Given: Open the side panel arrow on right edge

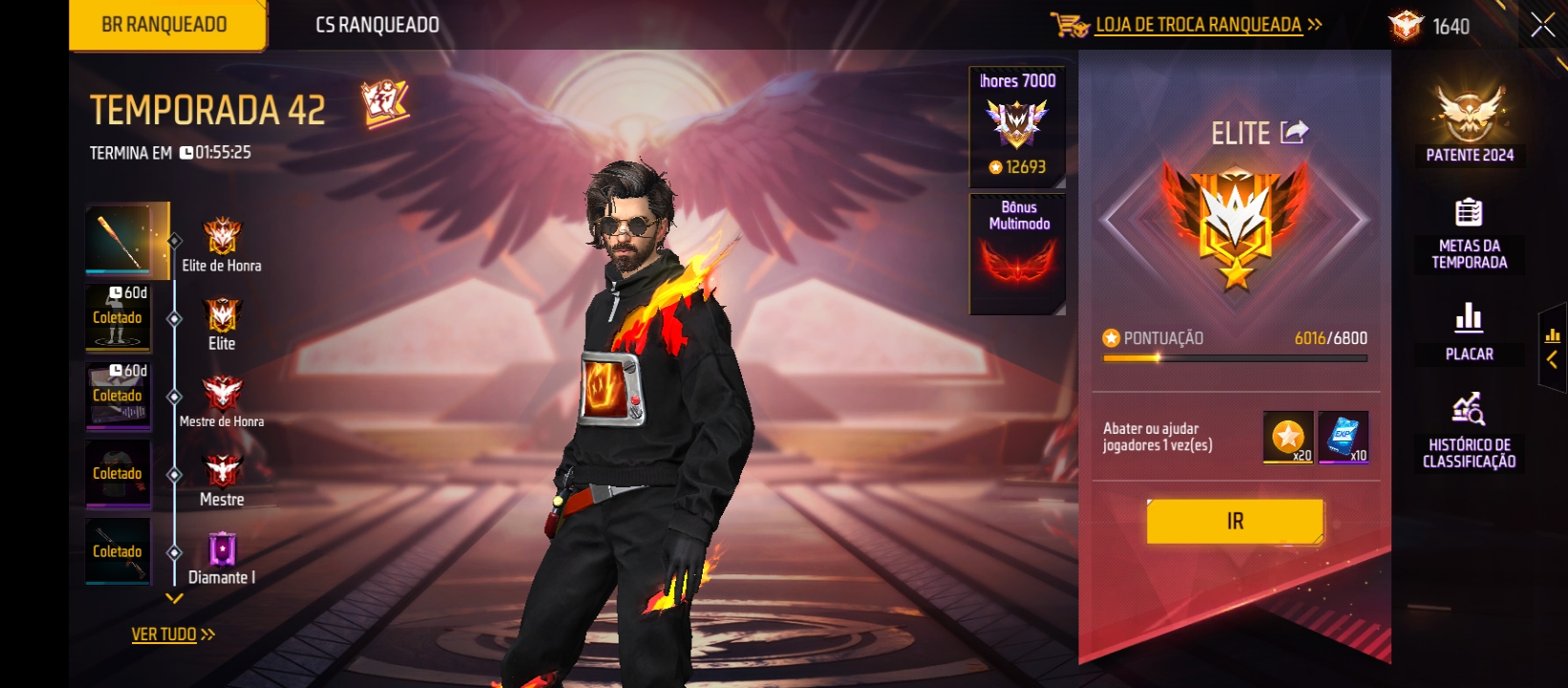Looking at the screenshot, I should point(1552,348).
